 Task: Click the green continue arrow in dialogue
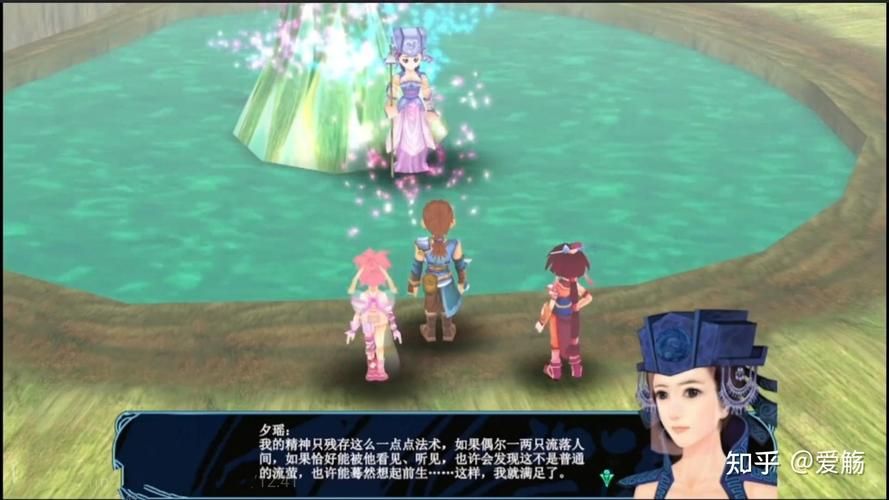(x=606, y=476)
